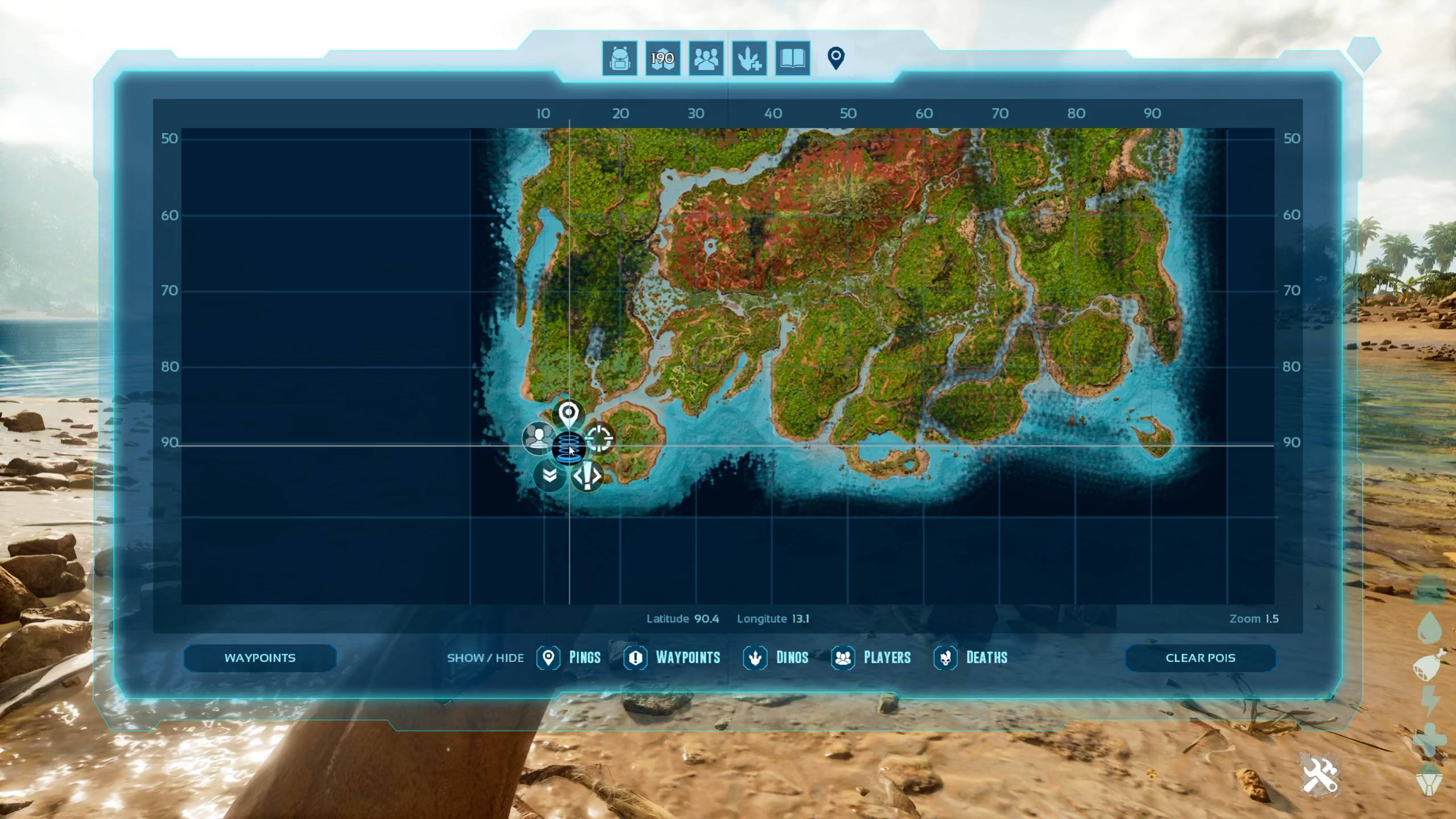Click the beacon beam icon at radial menu center
This screenshot has height=819, width=1456.
point(569,449)
